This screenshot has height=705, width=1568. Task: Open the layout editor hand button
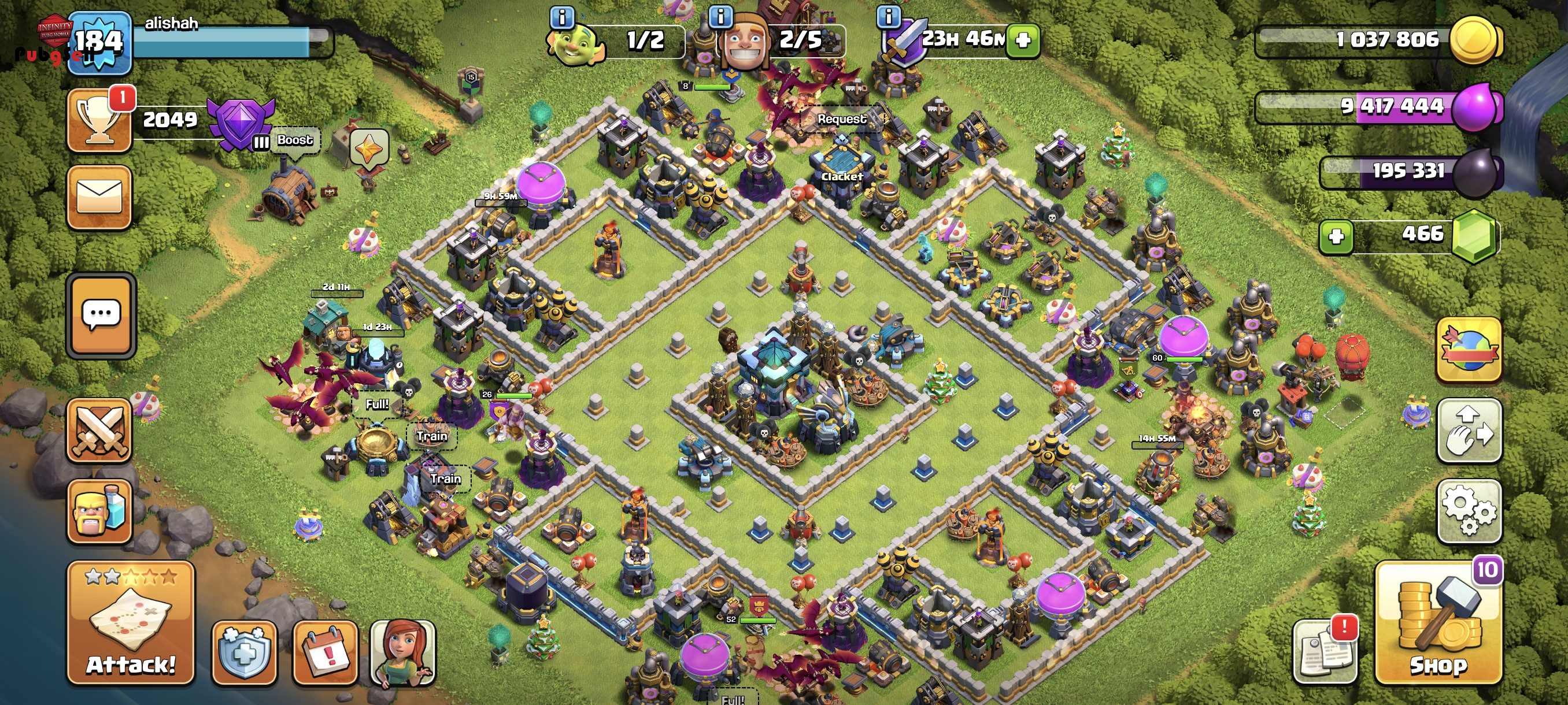pos(1469,431)
